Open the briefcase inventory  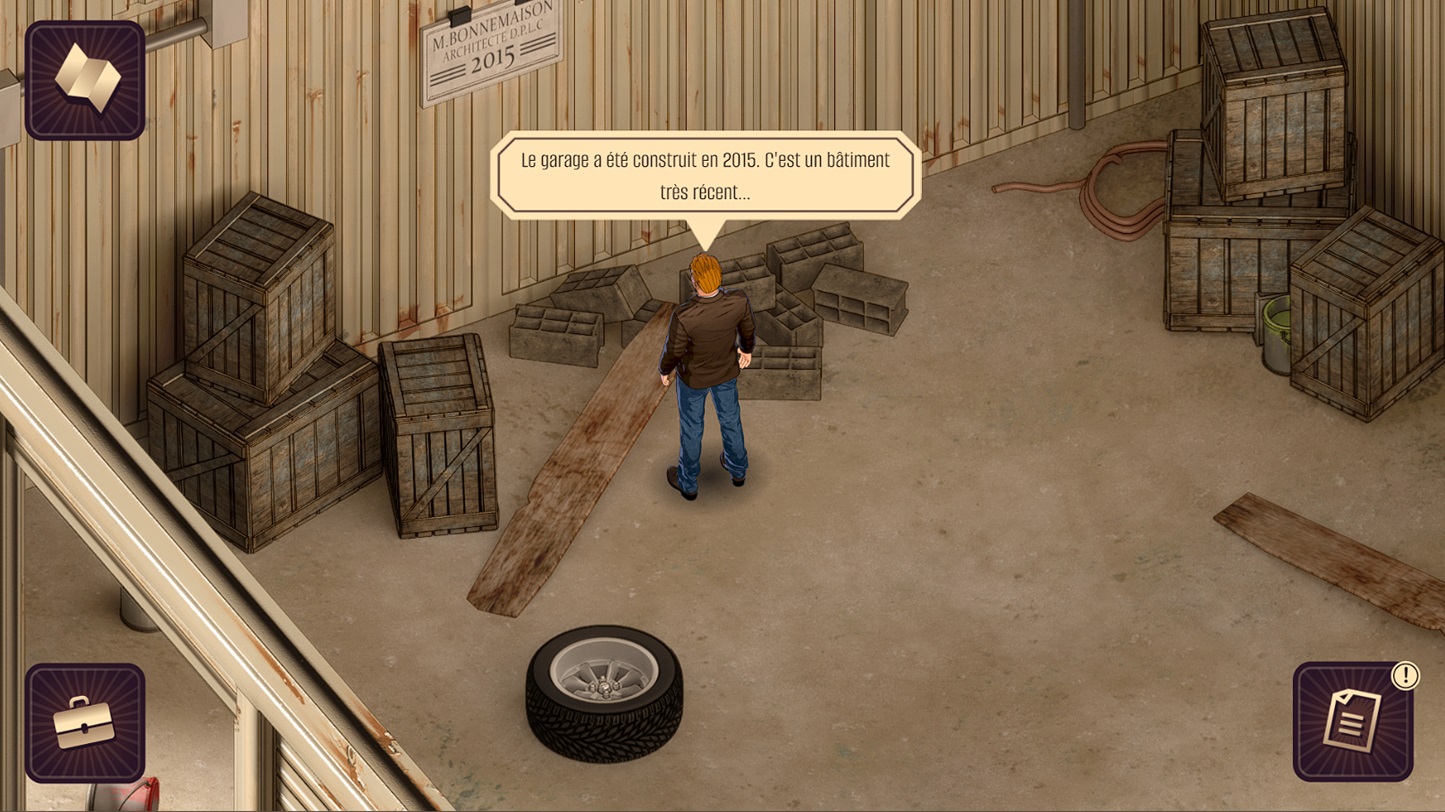pos(85,722)
